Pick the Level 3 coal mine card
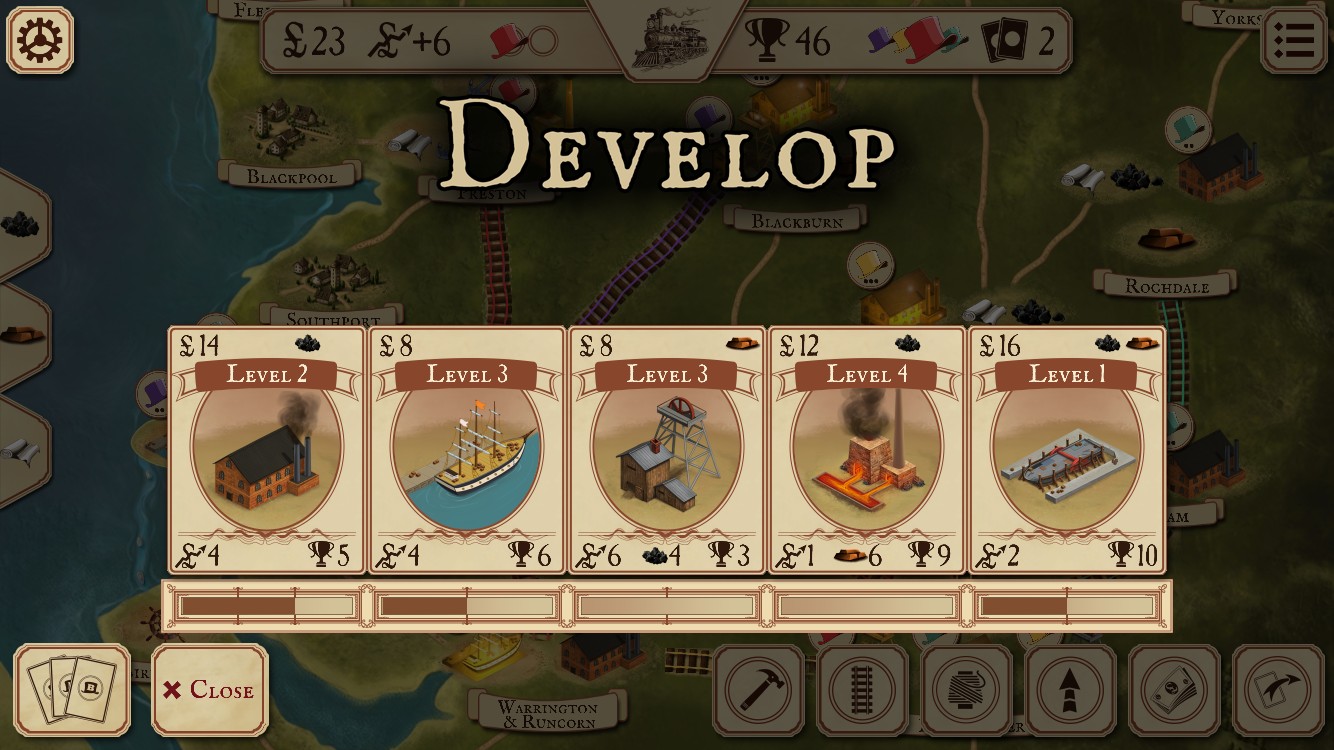The width and height of the screenshot is (1334, 750). pos(667,450)
